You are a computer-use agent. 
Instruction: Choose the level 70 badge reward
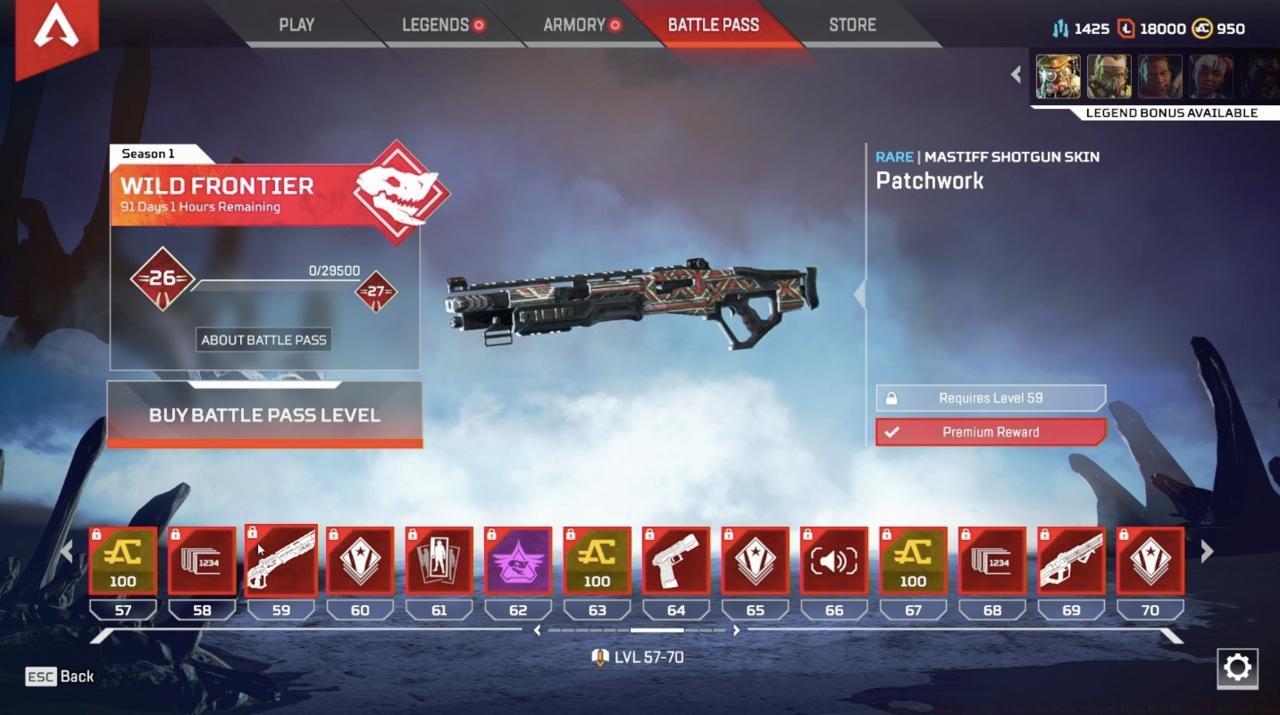[1150, 561]
